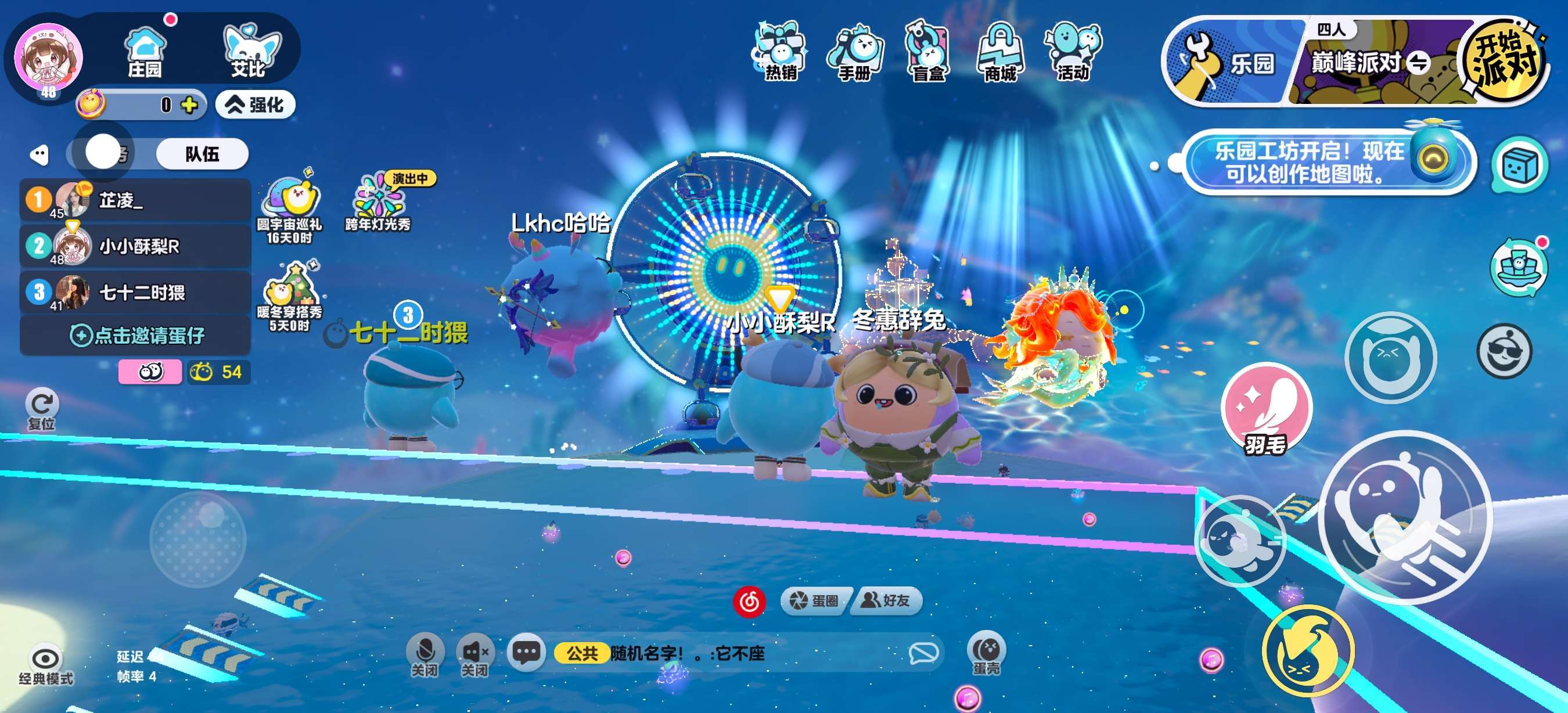
Task: Open the 庄园 manor home icon
Action: pyautogui.click(x=145, y=52)
